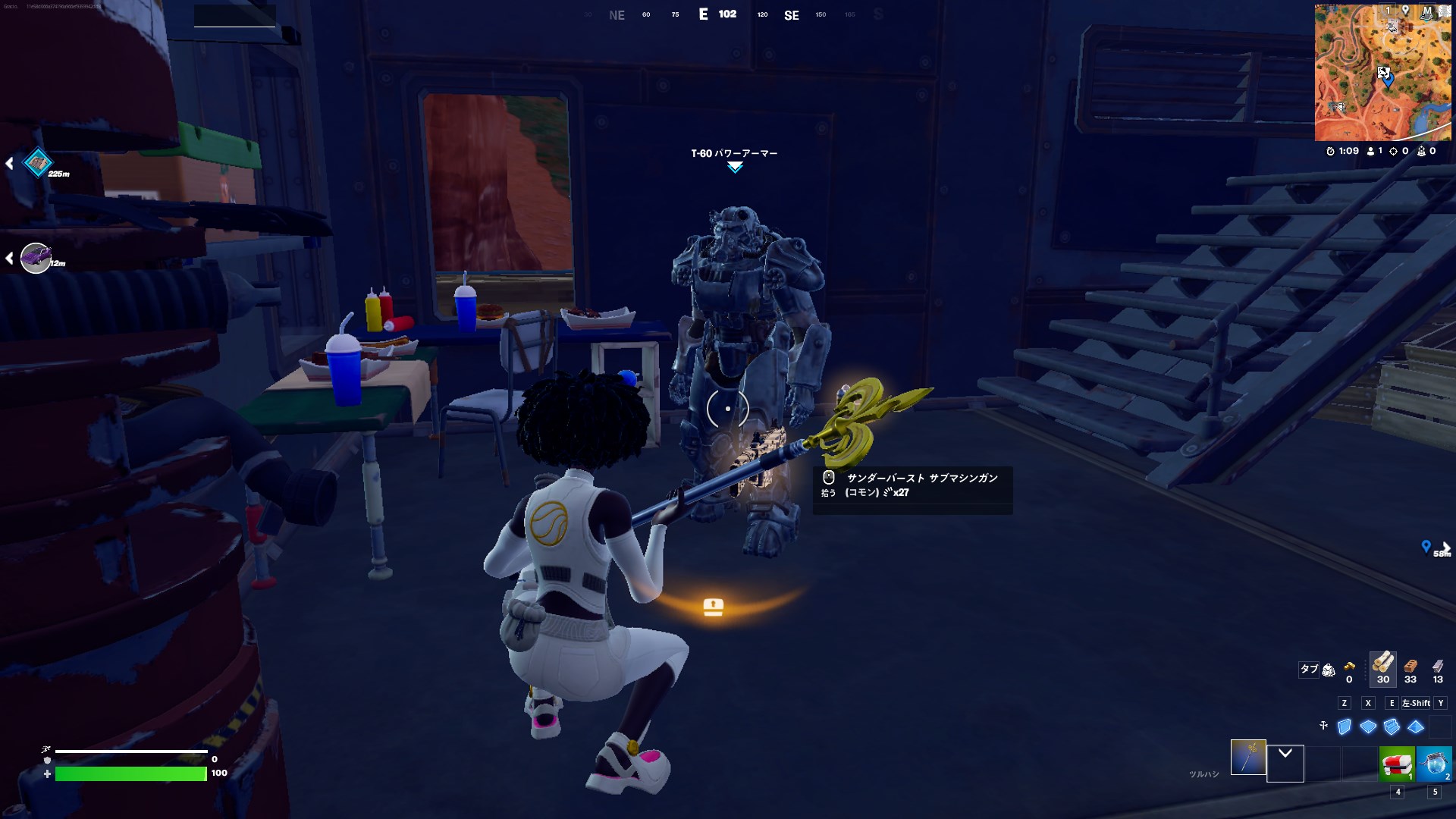Click the T-60 Power Armor marker arrow
The height and width of the screenshot is (819, 1456).
735,168
